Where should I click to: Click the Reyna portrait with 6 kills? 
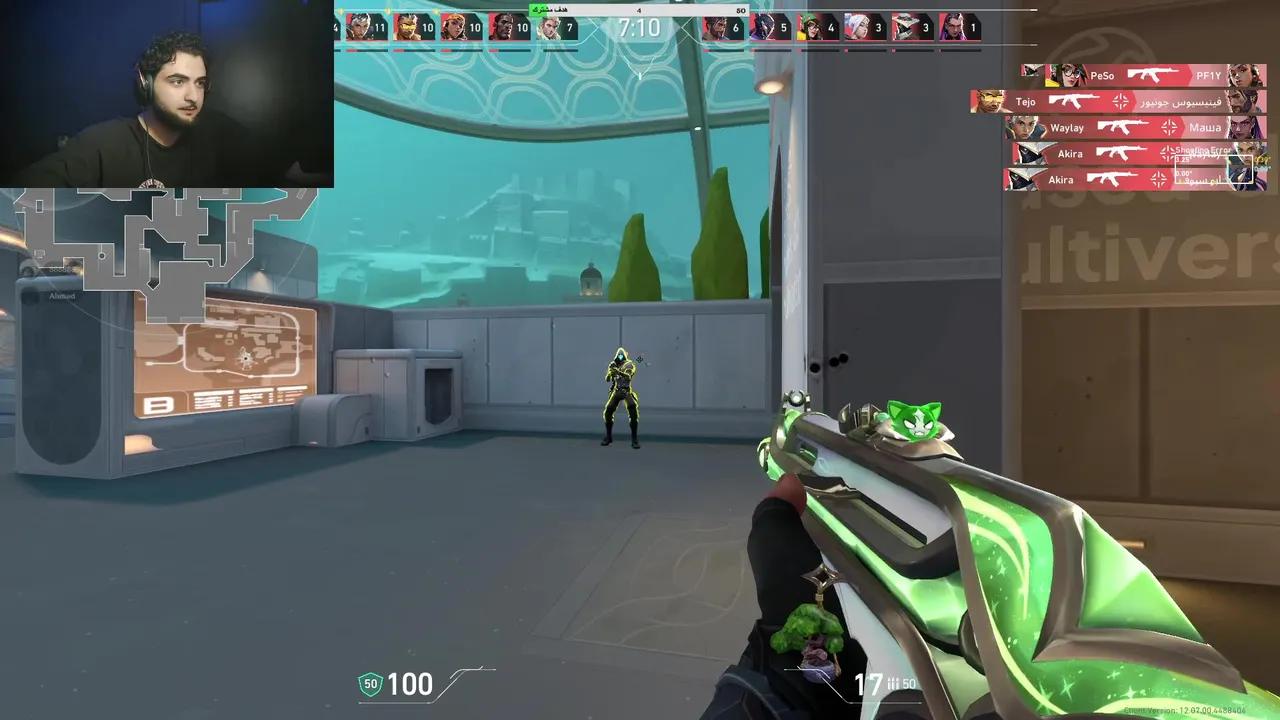(722, 28)
